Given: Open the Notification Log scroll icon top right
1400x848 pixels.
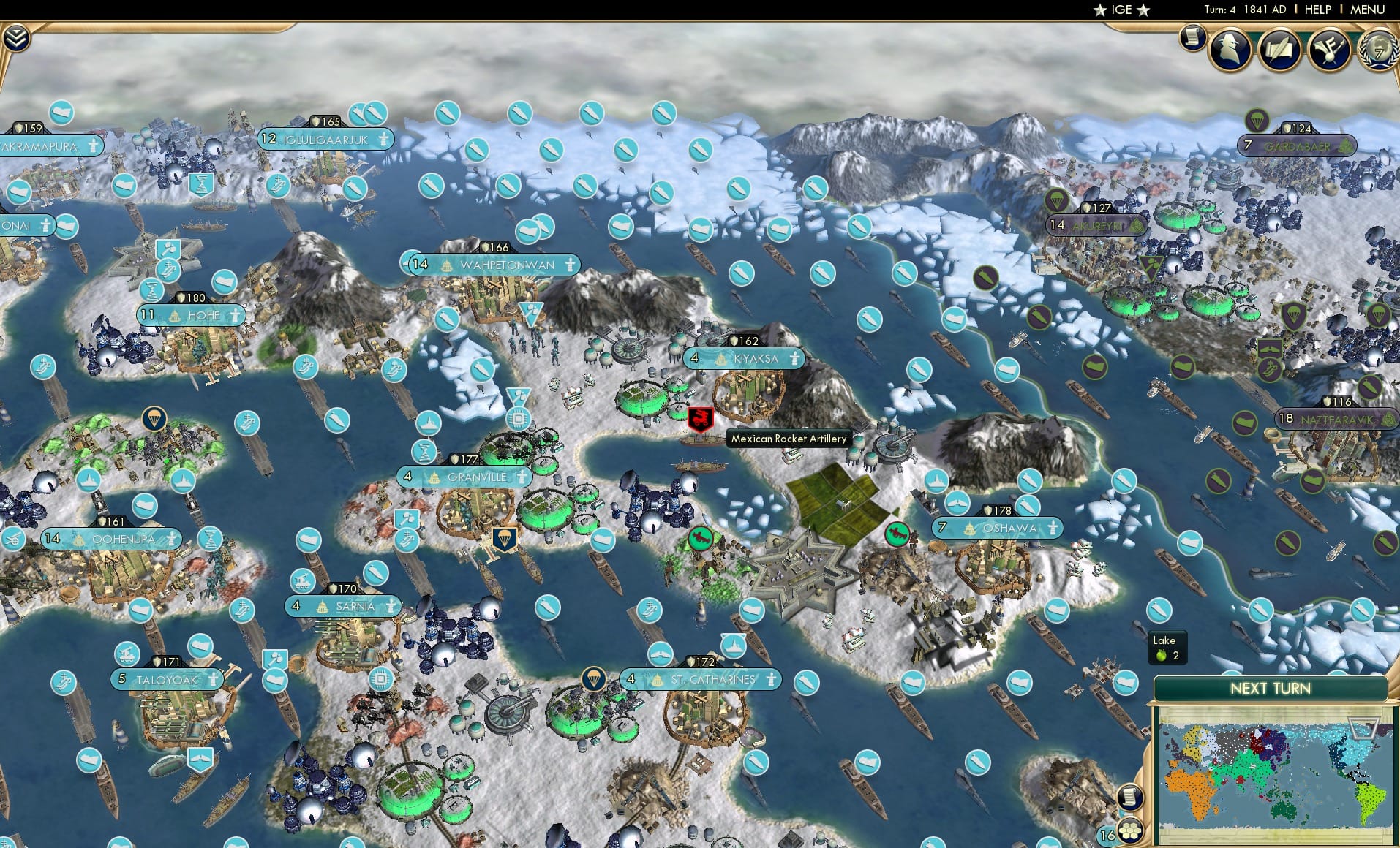Looking at the screenshot, I should (1192, 37).
